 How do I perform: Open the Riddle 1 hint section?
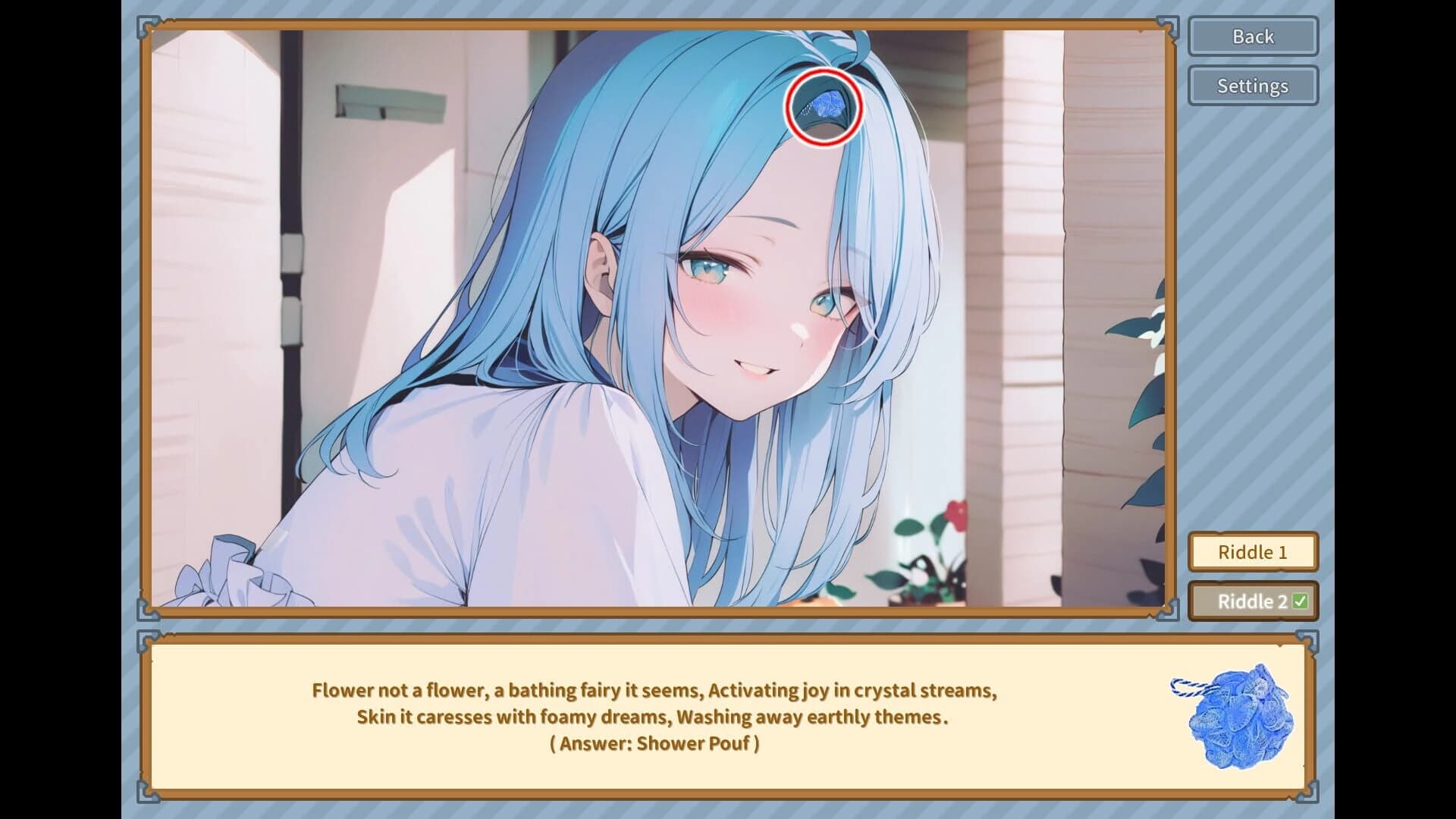1252,552
